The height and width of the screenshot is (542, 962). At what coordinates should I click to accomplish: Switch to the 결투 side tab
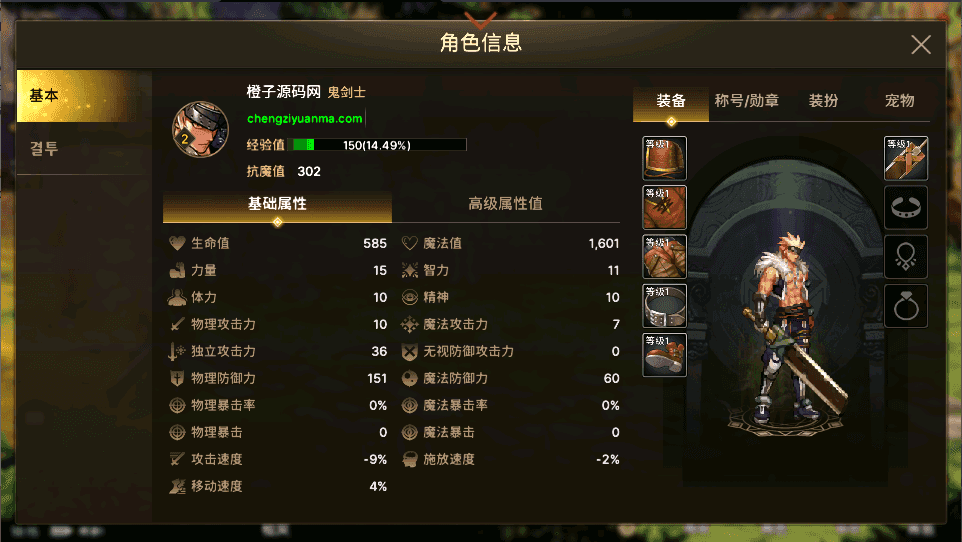83,149
